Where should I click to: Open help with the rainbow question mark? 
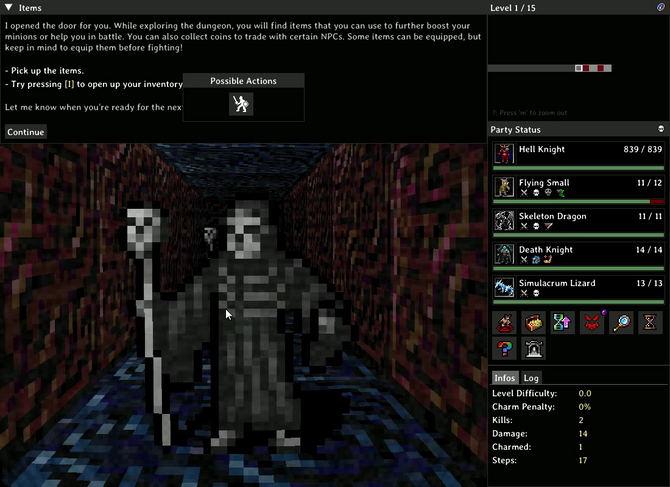point(505,349)
